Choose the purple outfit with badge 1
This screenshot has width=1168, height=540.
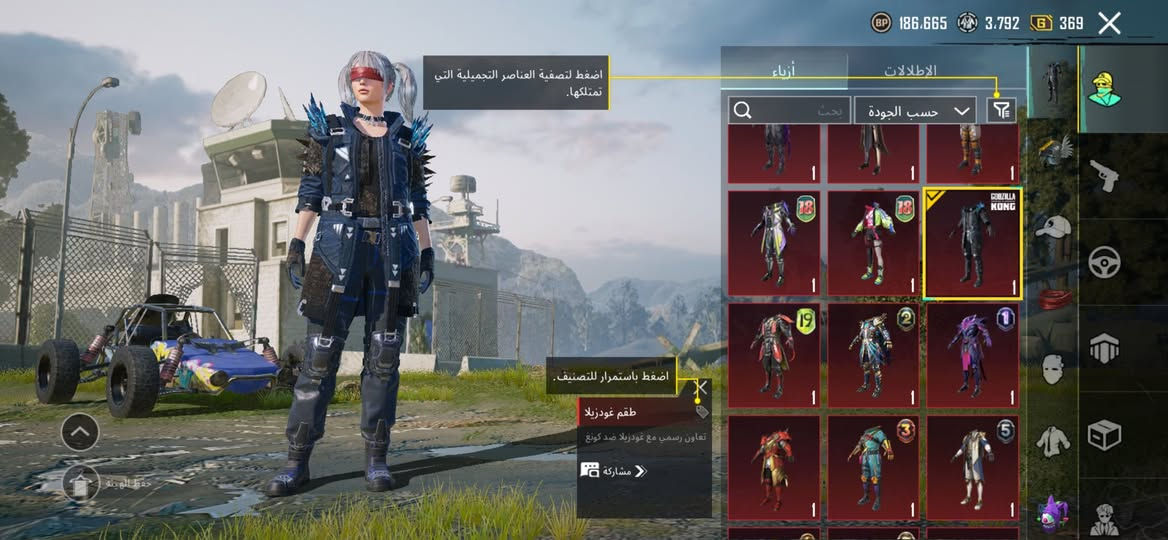(x=972, y=355)
